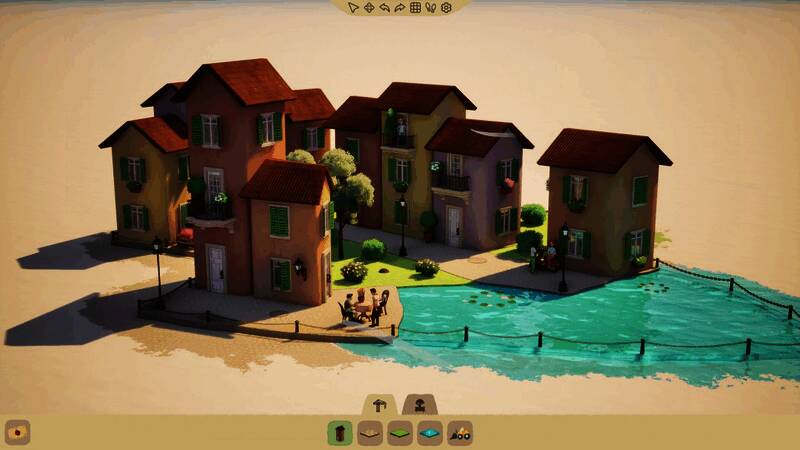
Task: Switch to the person silhouette tab
Action: coord(421,404)
